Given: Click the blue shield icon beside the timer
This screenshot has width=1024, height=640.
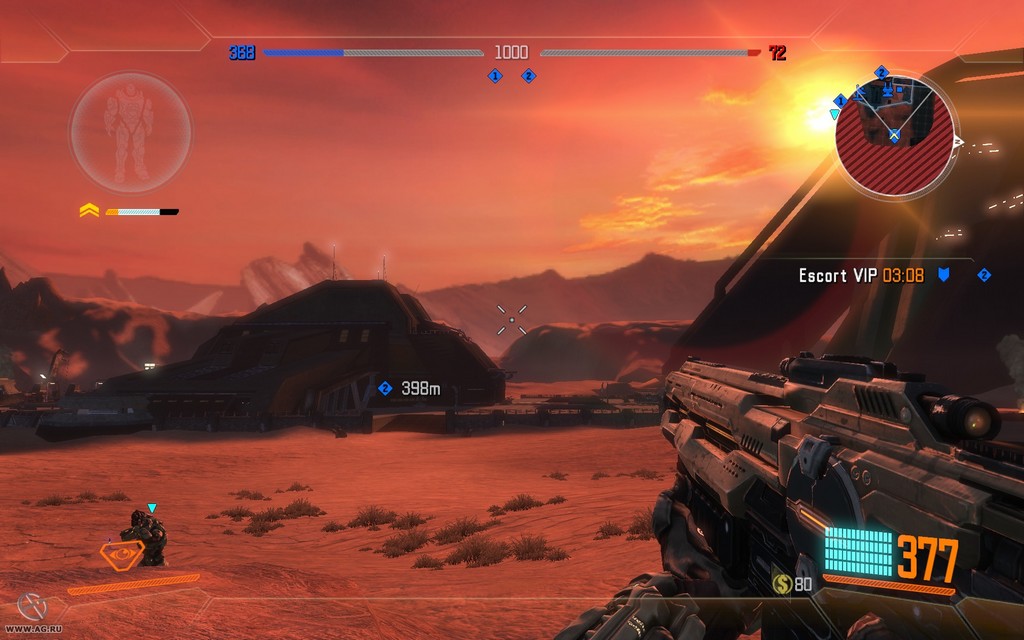Looking at the screenshot, I should (943, 275).
